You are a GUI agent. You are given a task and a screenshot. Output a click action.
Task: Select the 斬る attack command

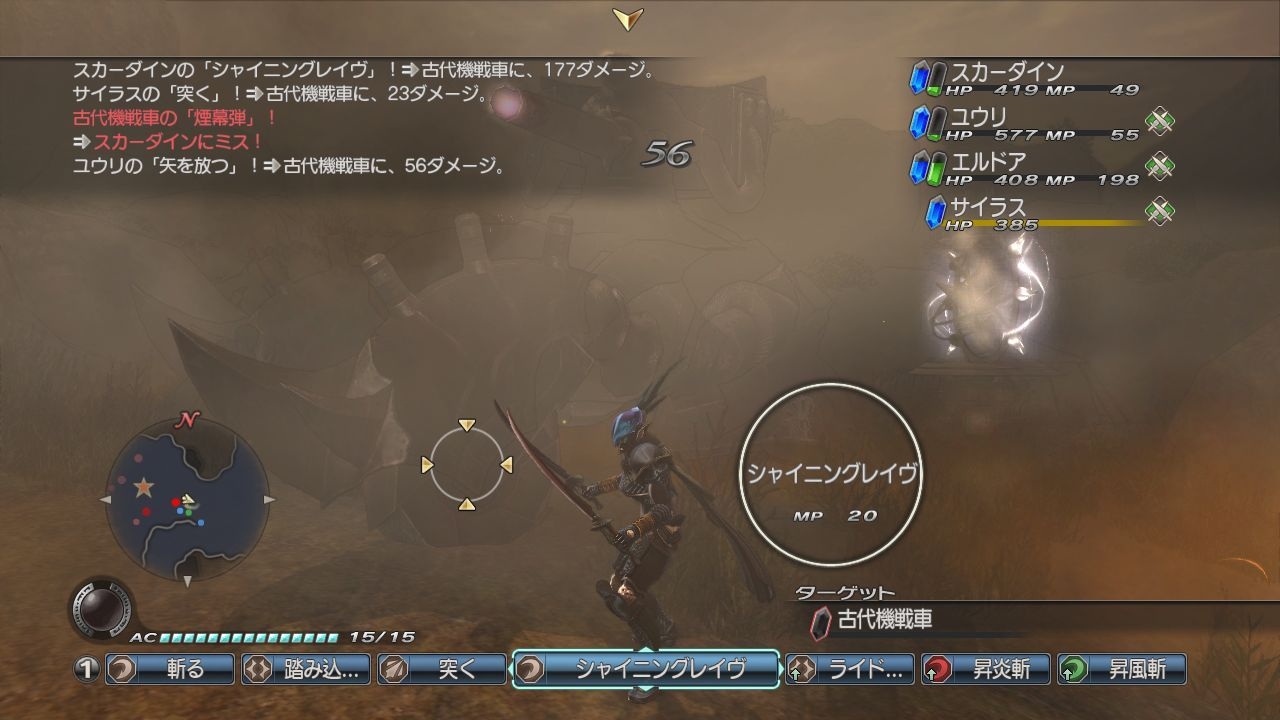tap(170, 669)
